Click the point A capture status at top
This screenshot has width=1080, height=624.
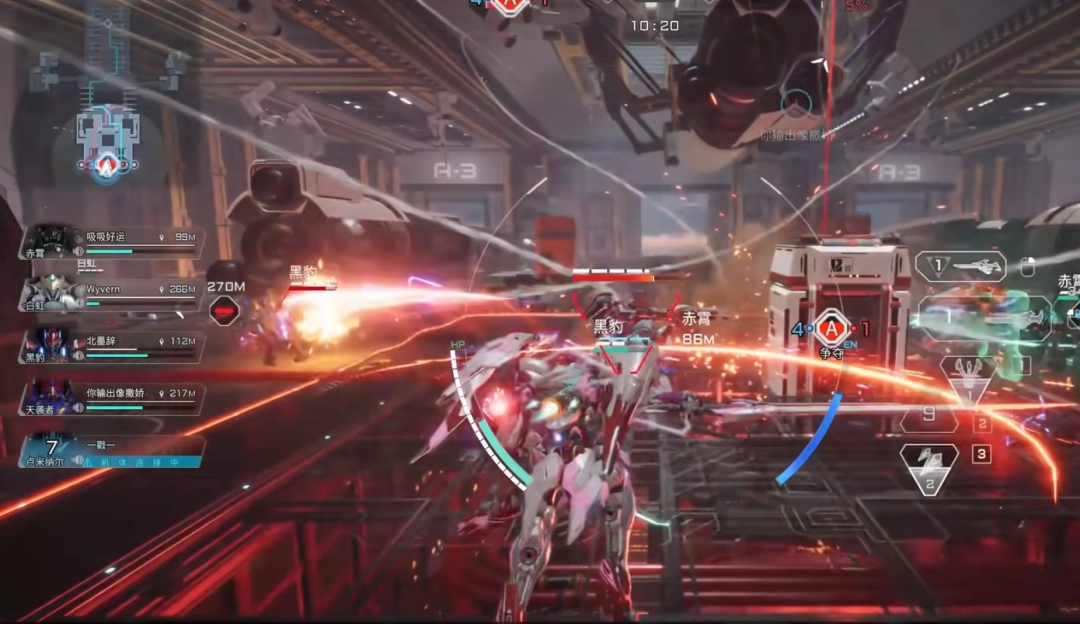coord(509,6)
